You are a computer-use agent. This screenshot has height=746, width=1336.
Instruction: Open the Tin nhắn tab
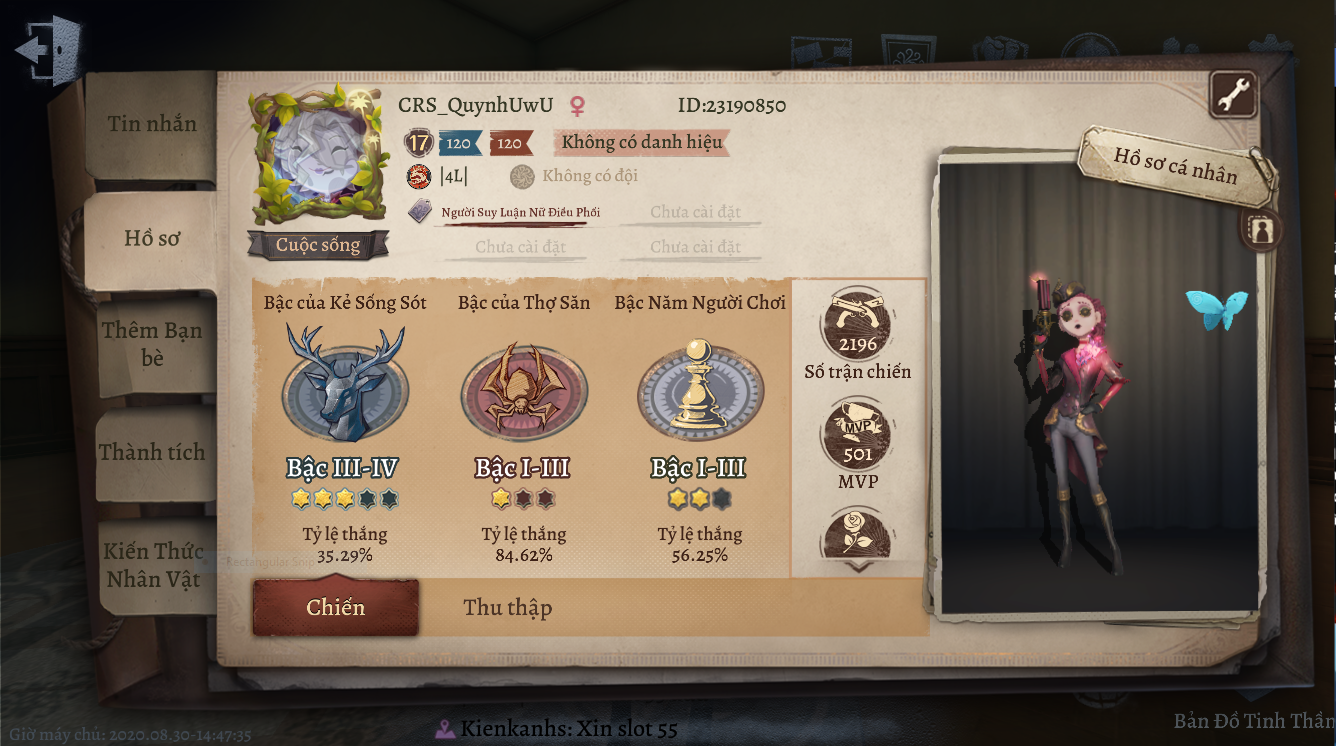(152, 125)
